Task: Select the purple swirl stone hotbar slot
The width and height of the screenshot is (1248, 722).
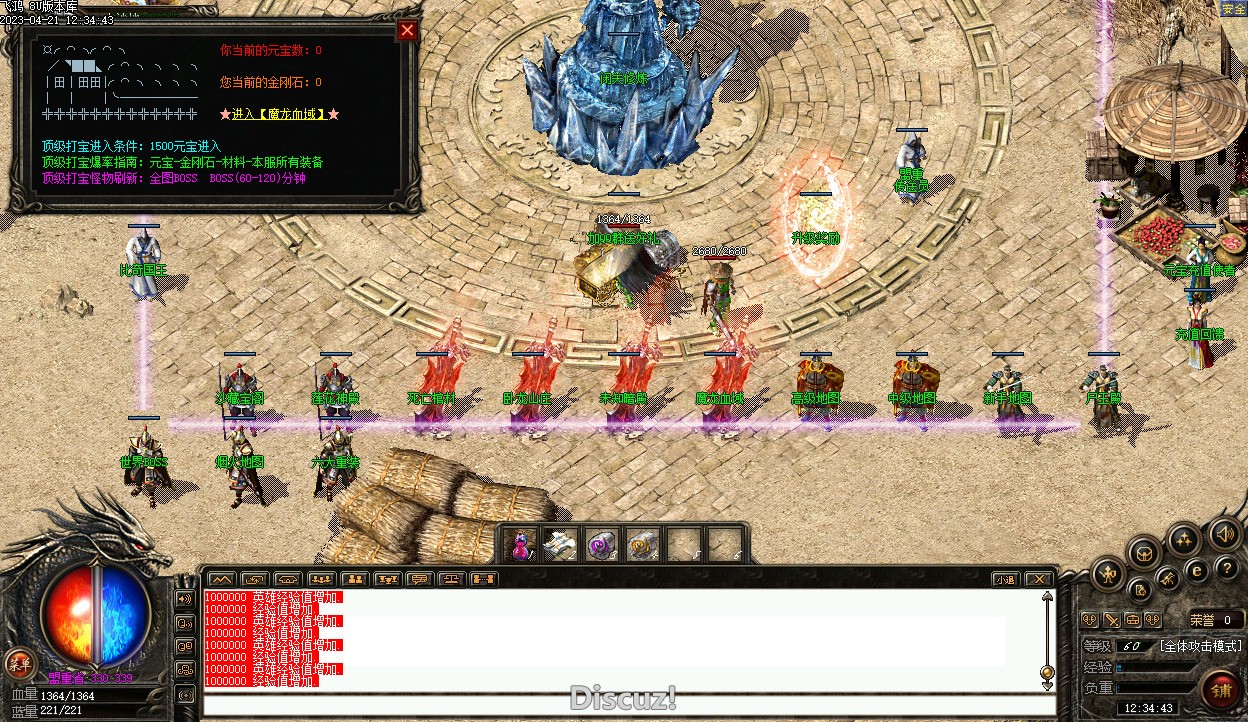Action: (x=601, y=545)
